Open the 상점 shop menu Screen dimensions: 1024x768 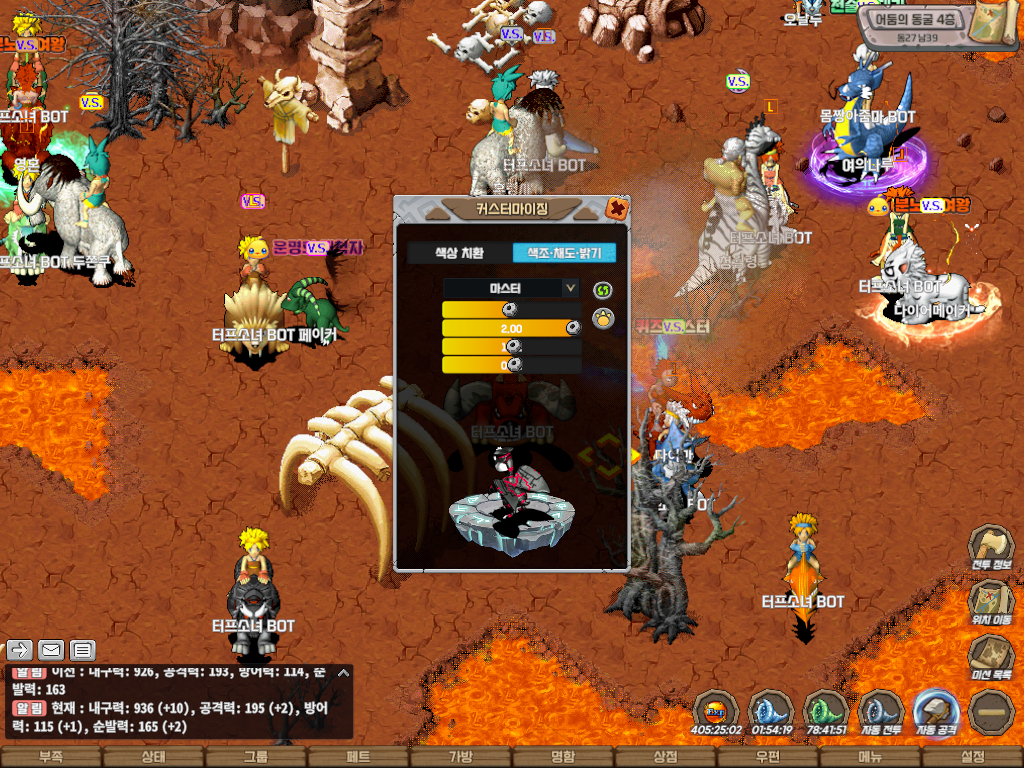click(x=665, y=757)
